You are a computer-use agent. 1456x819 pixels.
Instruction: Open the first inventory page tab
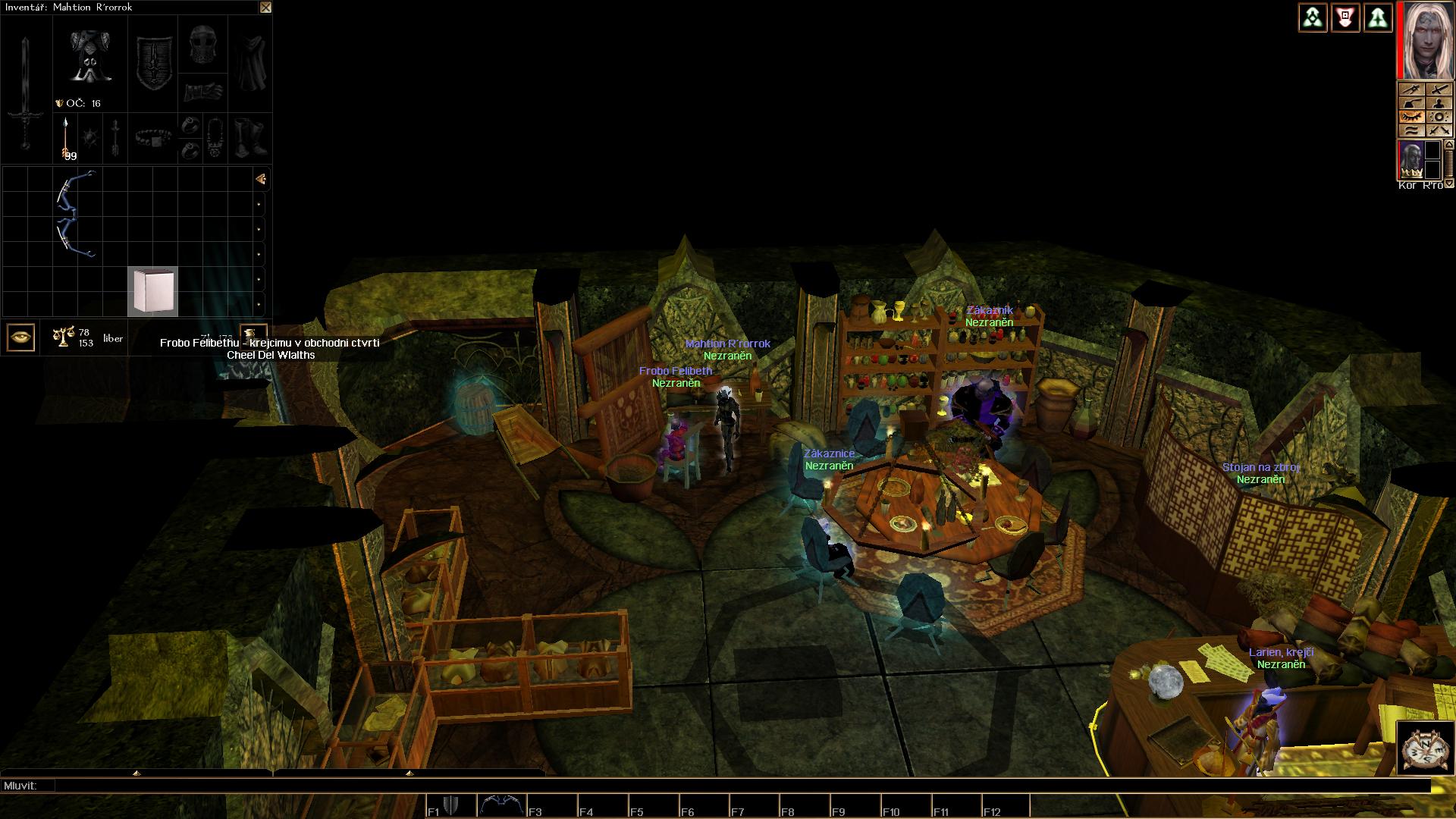pyautogui.click(x=260, y=179)
